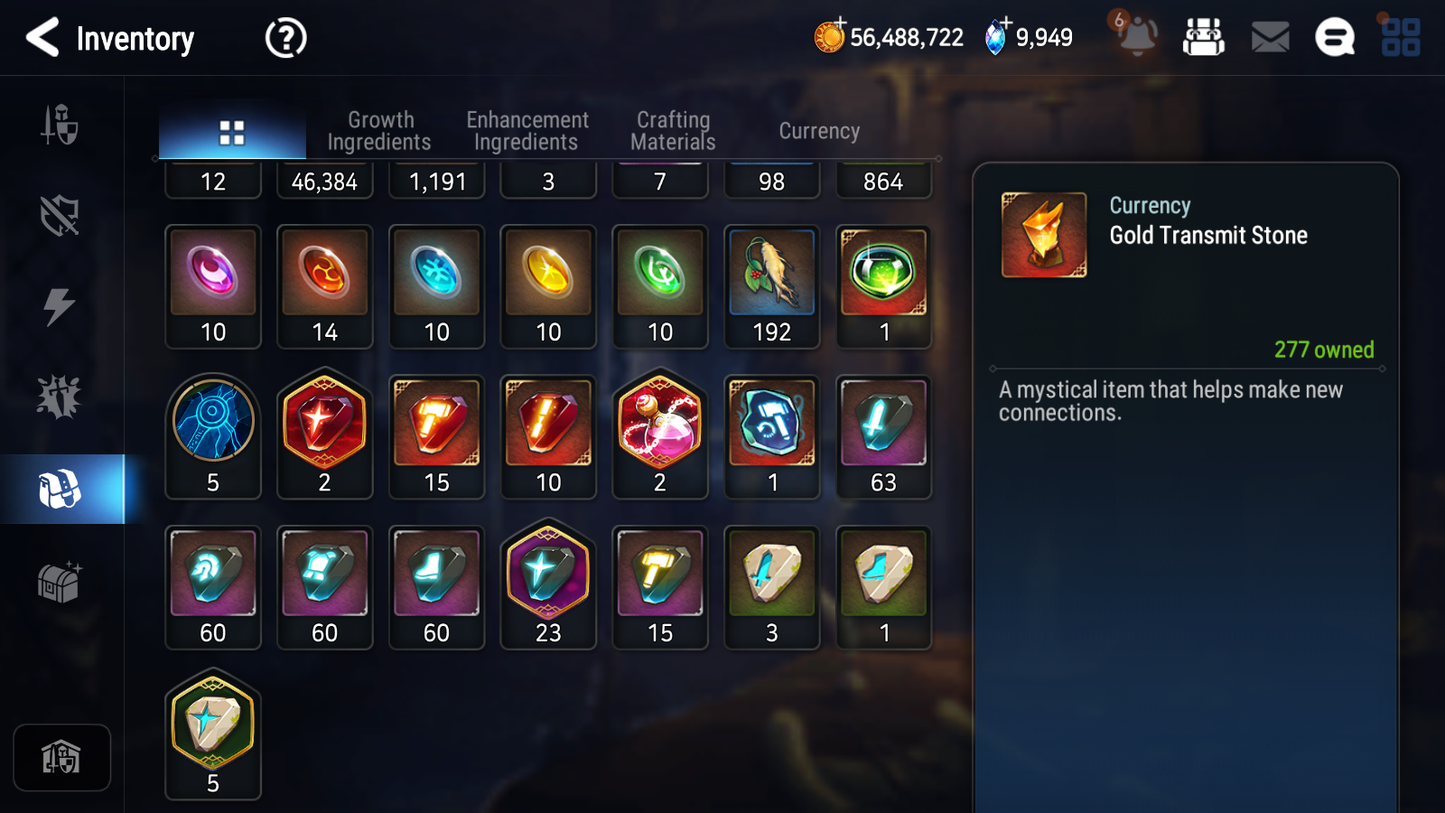Click the backpack icon near the mail
This screenshot has height=813, width=1445.
click(1203, 36)
